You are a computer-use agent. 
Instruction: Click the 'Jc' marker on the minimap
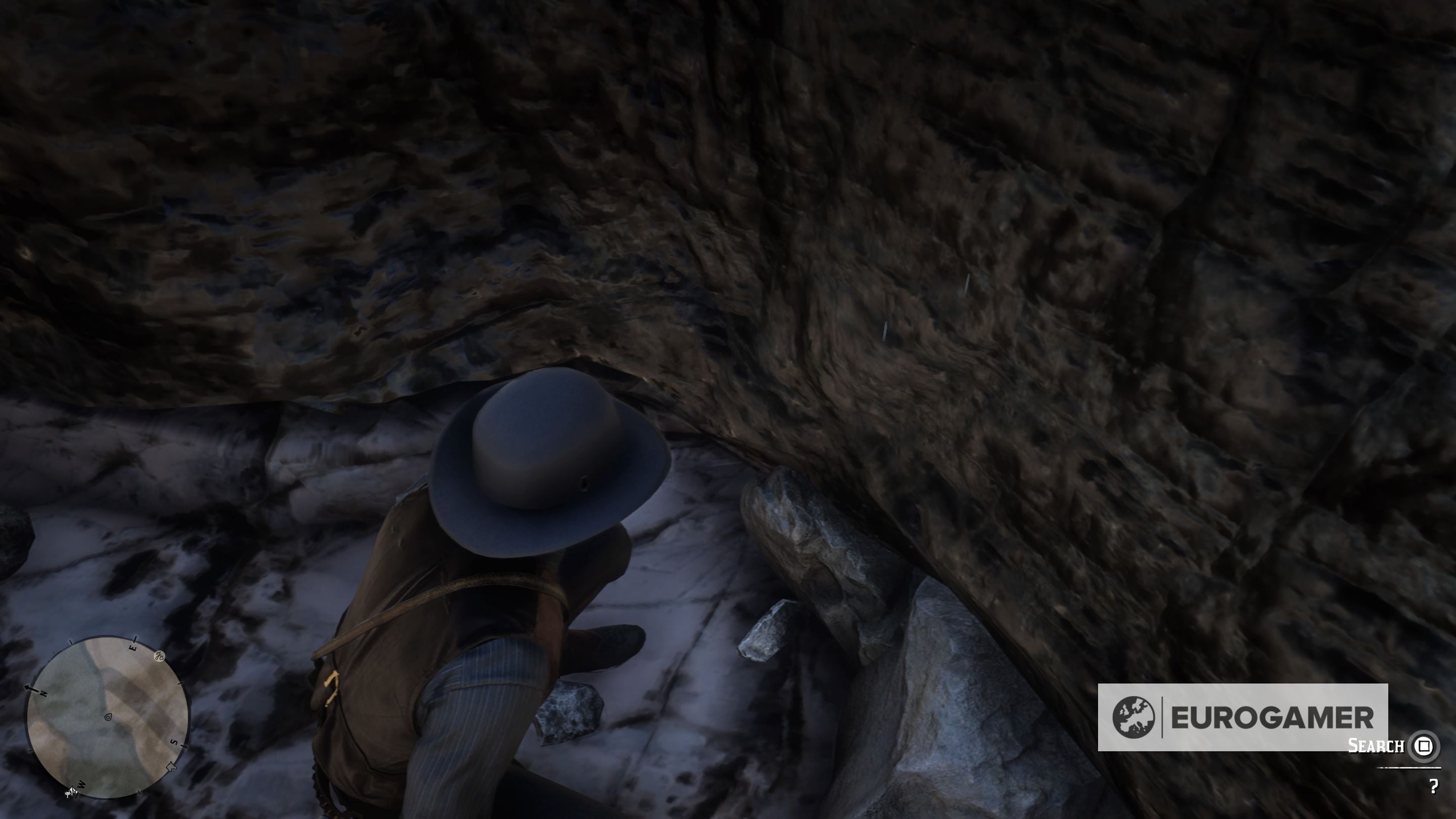(x=159, y=657)
